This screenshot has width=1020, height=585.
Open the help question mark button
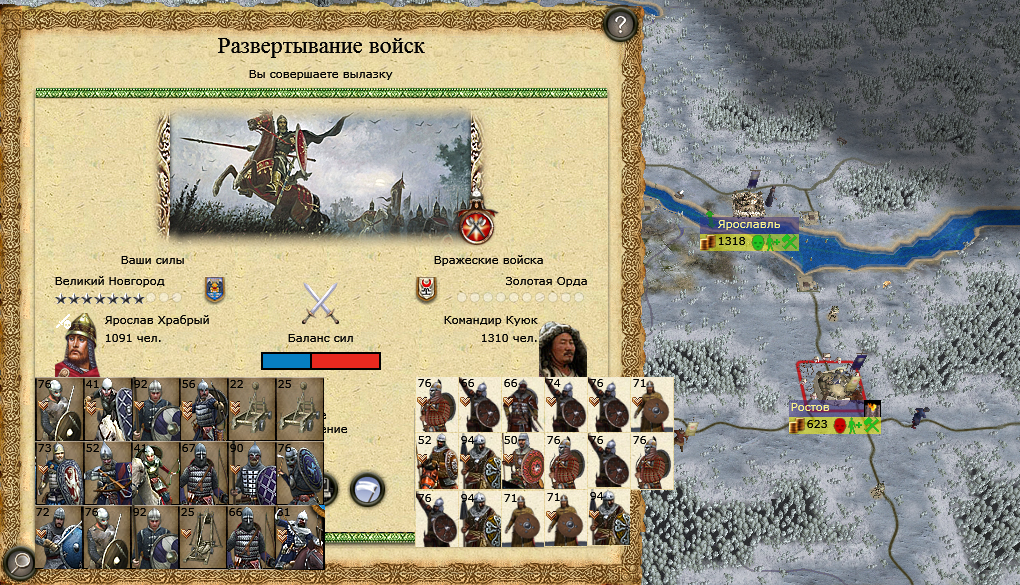[x=621, y=25]
